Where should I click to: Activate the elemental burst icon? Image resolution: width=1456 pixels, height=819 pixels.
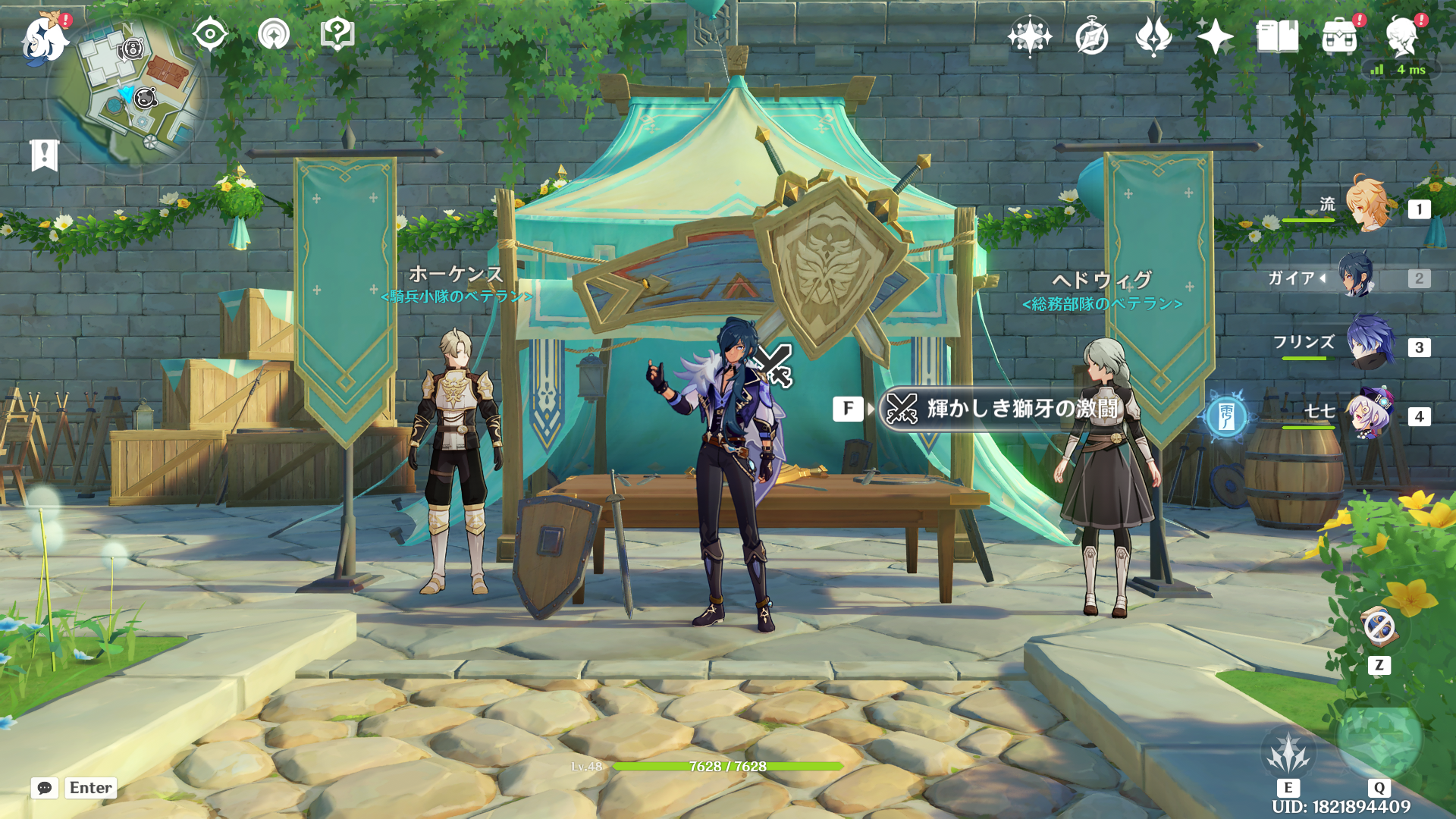point(1379,739)
